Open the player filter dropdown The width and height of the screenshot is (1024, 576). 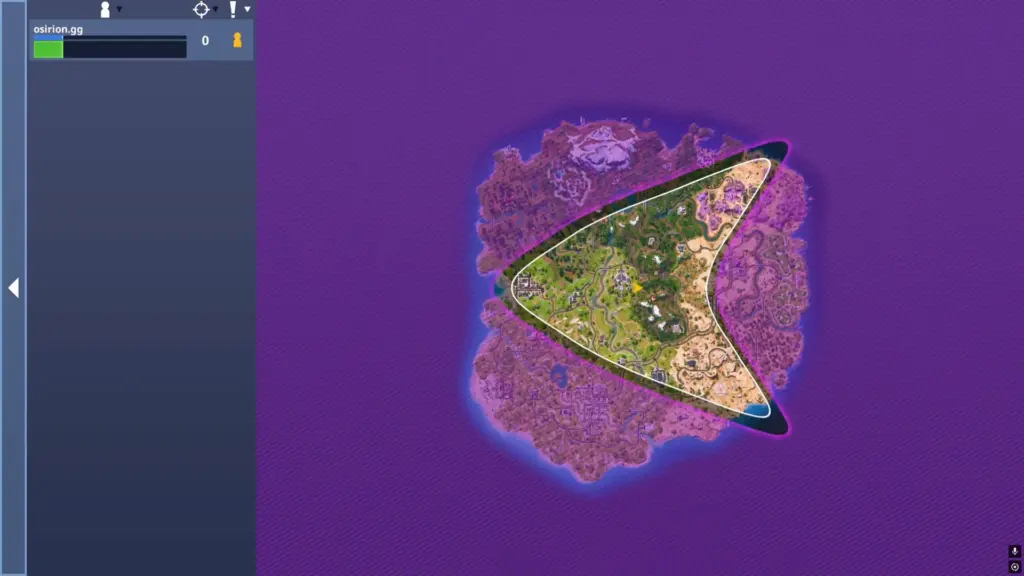108,9
